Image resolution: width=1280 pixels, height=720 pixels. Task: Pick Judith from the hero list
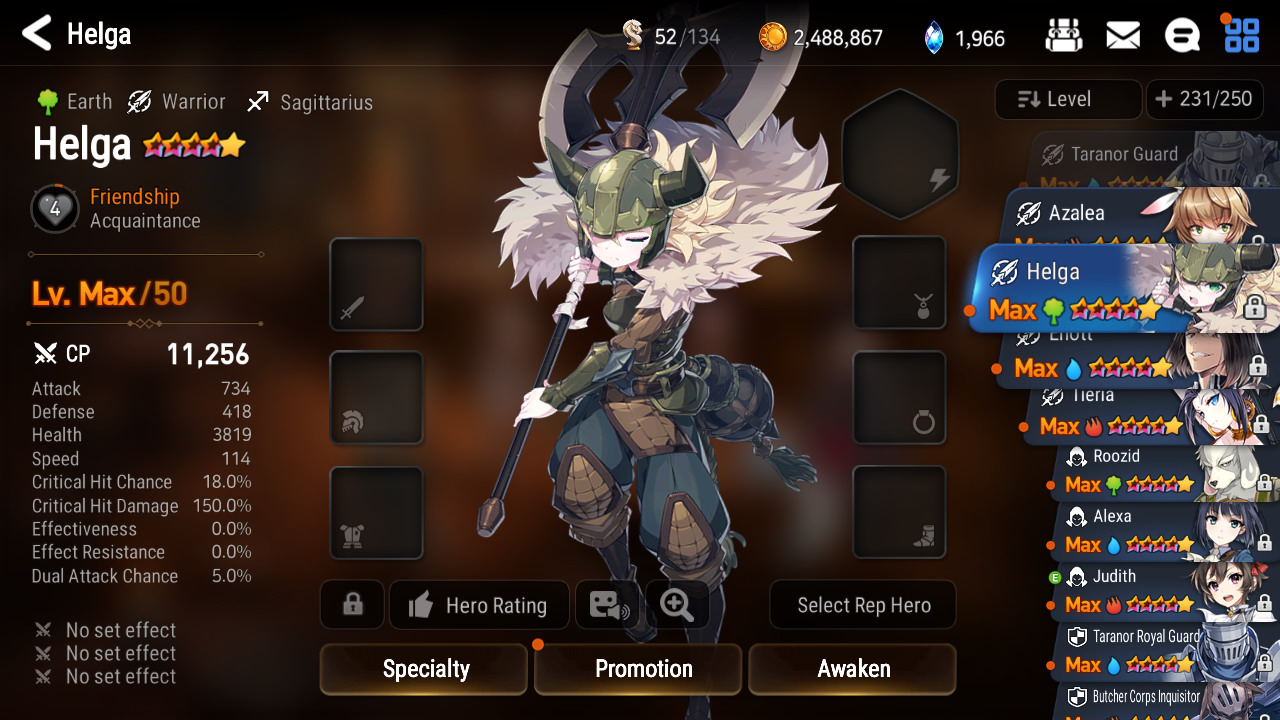1150,591
